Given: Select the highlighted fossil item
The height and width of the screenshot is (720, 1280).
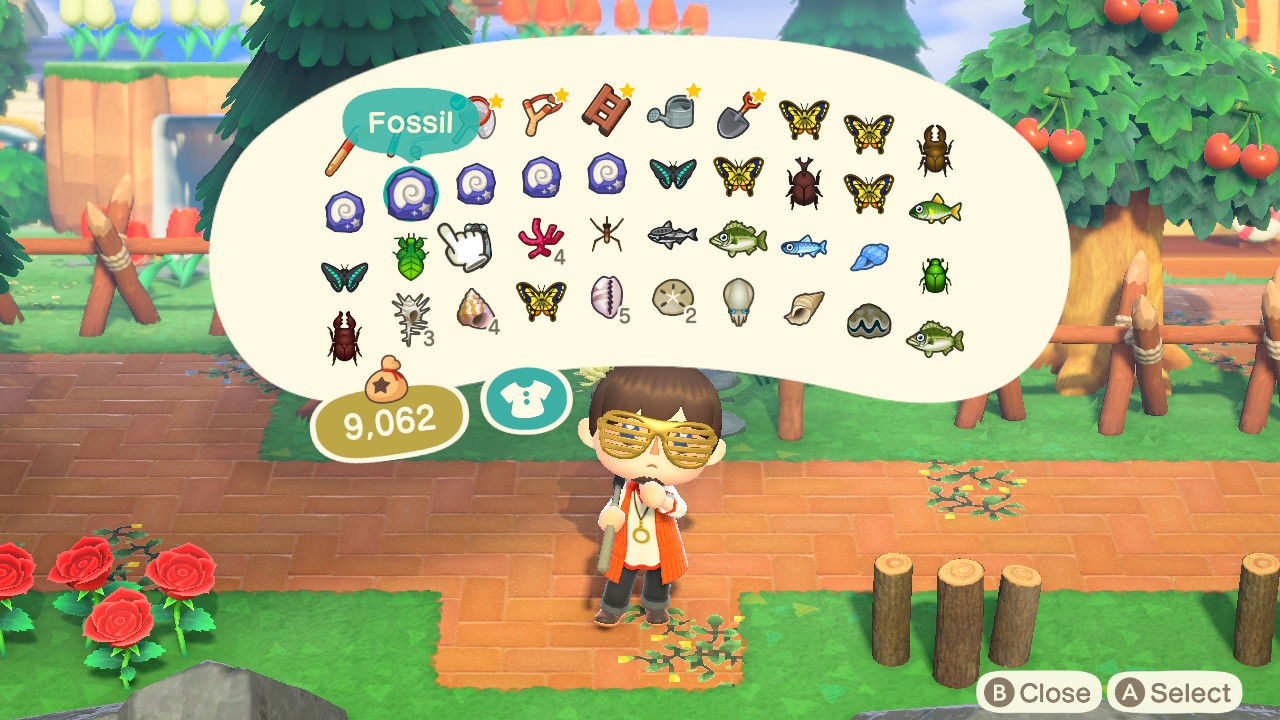Looking at the screenshot, I should 412,192.
